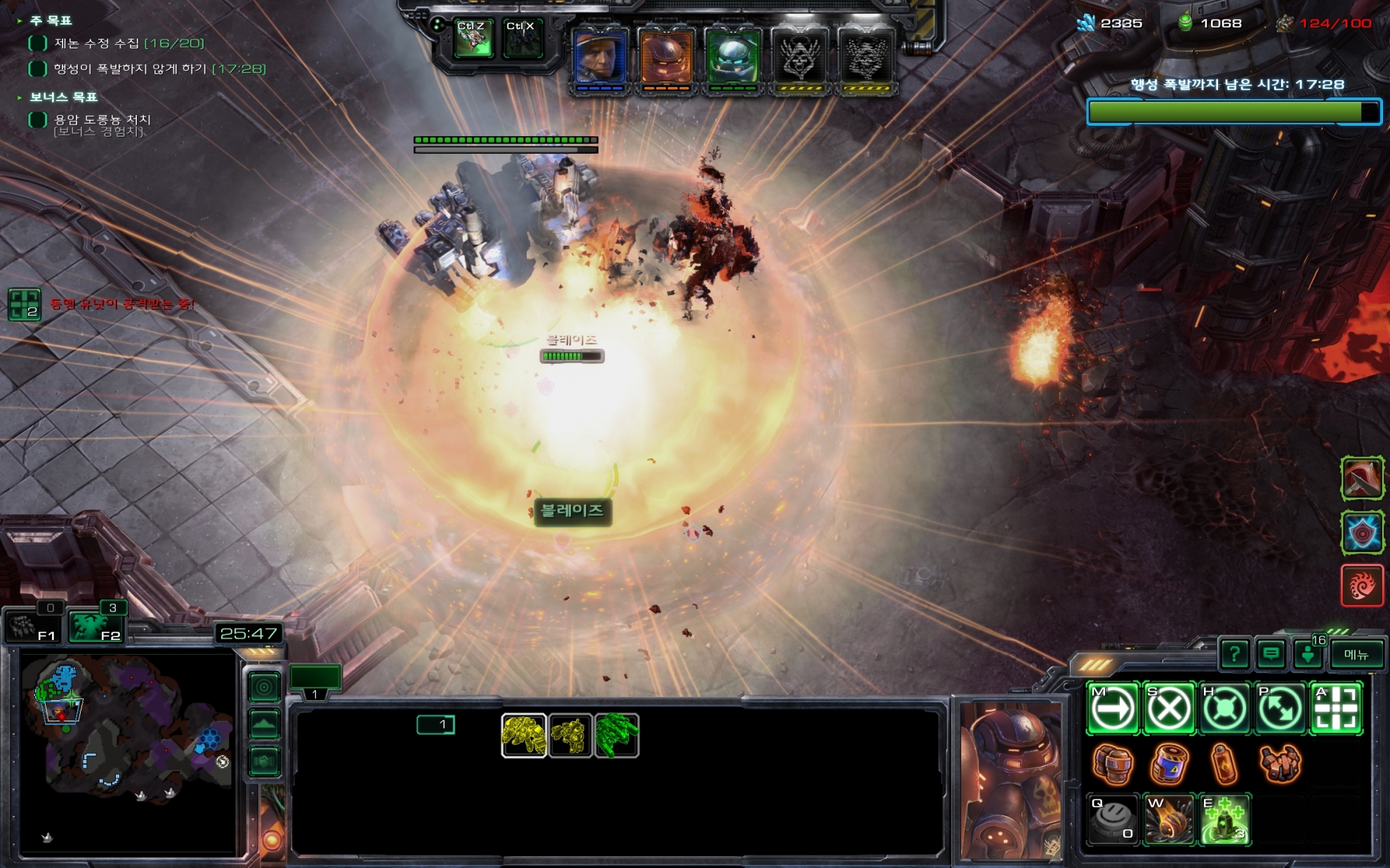Toggle the minimap terrain view
Image resolution: width=1390 pixels, height=868 pixels.
tap(265, 724)
